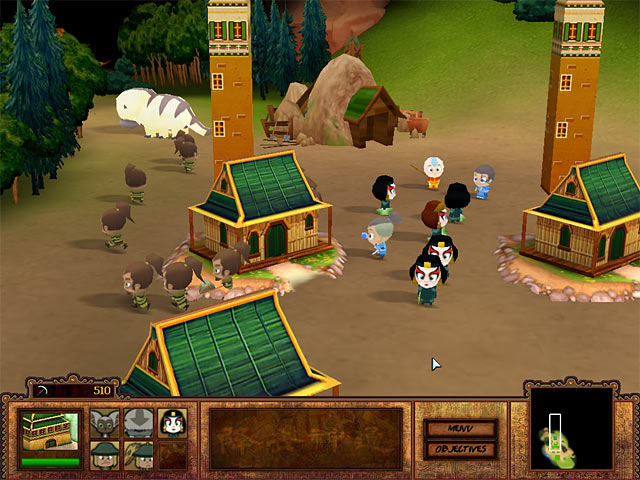Screen dimensions: 640x480
Task: Select the Momo lemur unit icon
Action: click(x=105, y=424)
